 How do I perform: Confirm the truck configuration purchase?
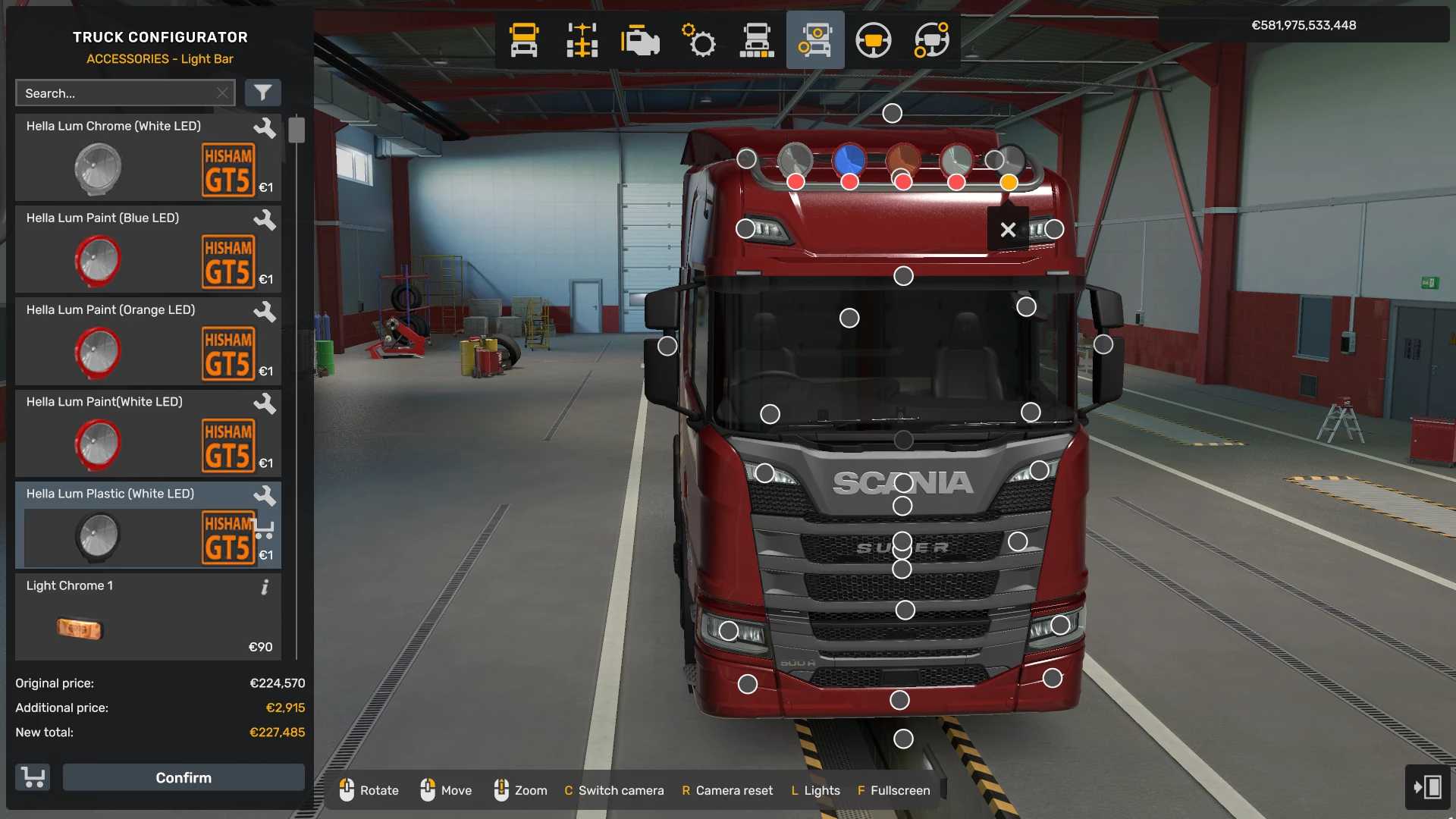coord(184,777)
